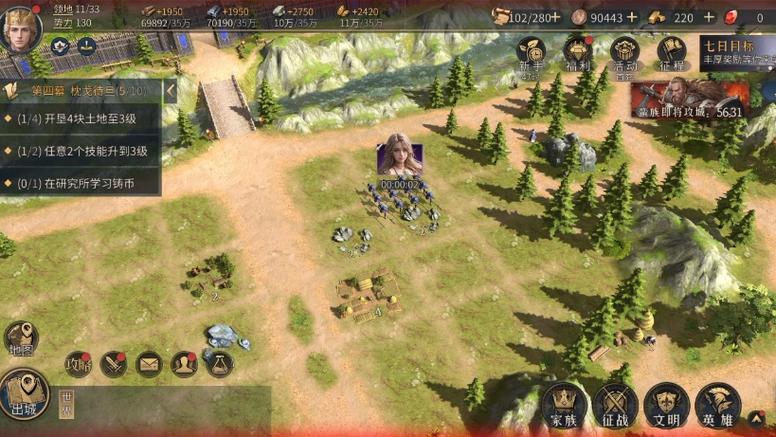Open the flask research icon
The width and height of the screenshot is (776, 437).
point(220,364)
